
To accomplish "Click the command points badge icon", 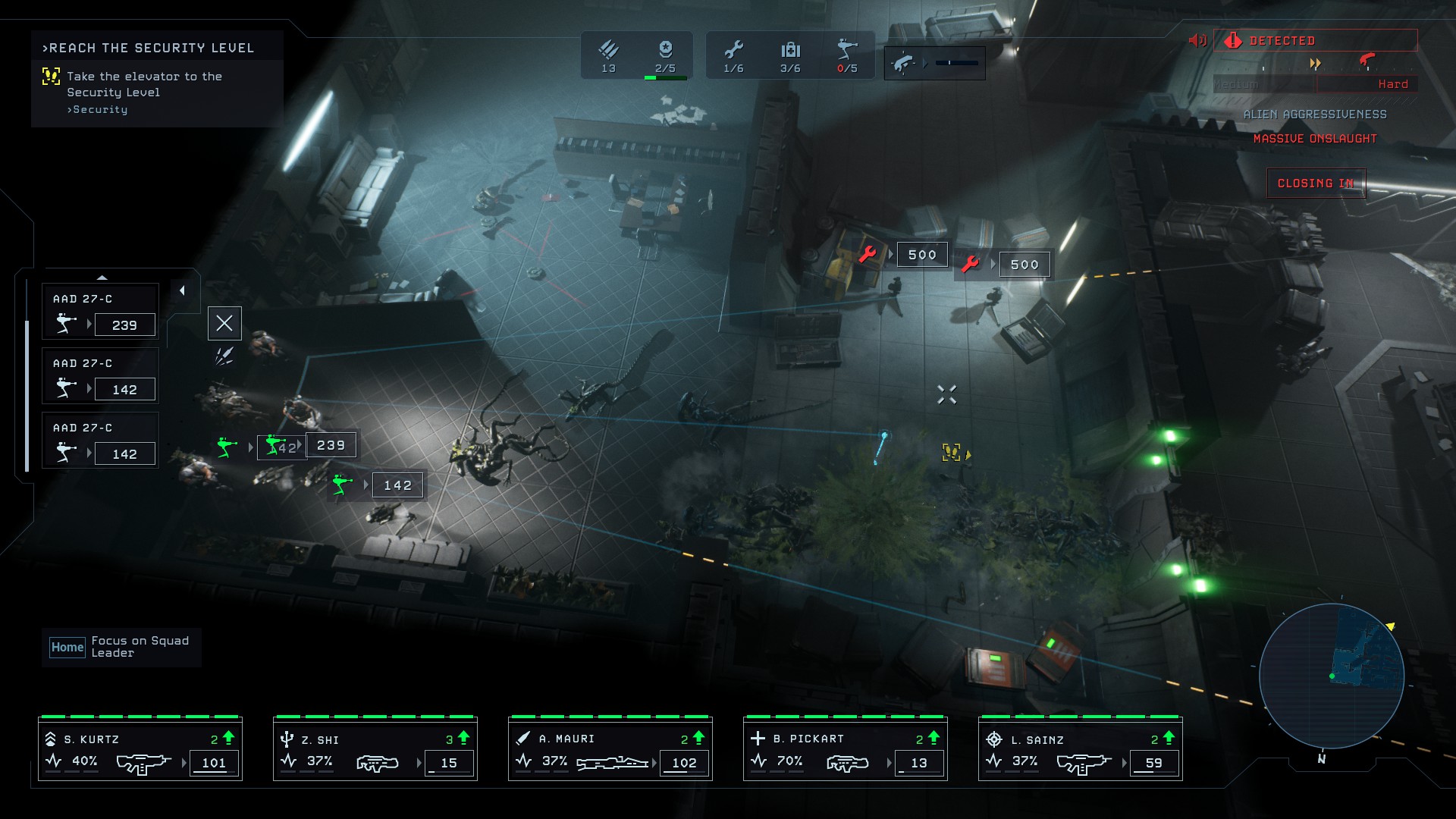I will click(665, 51).
